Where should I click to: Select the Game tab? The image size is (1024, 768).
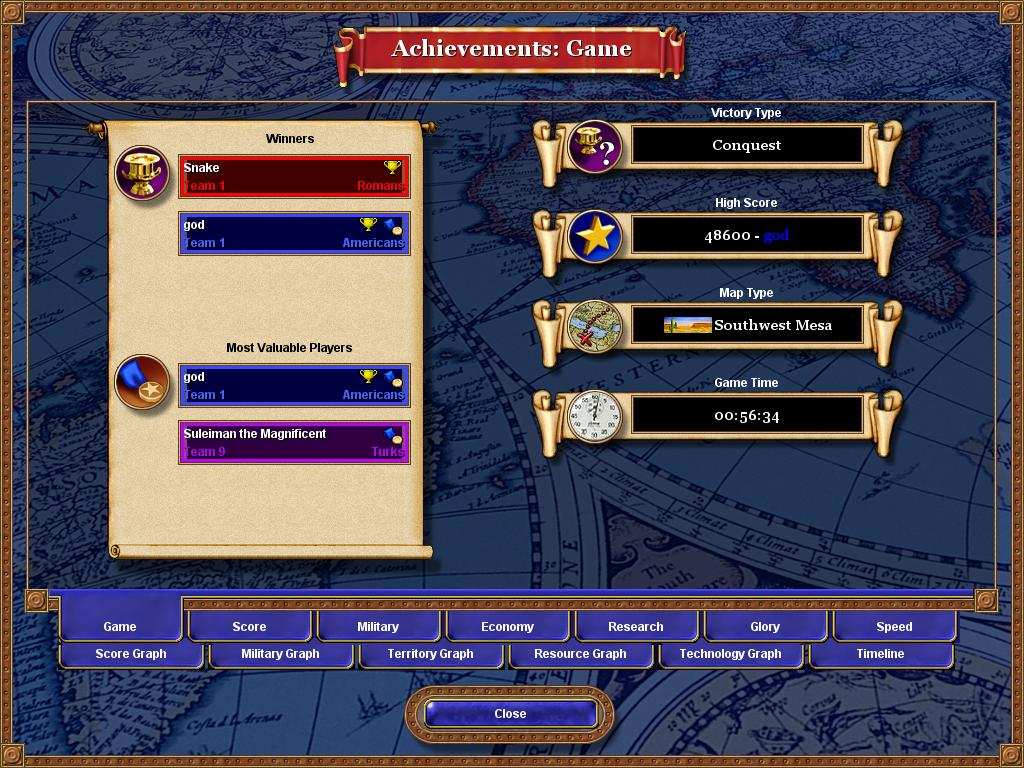pos(120,627)
